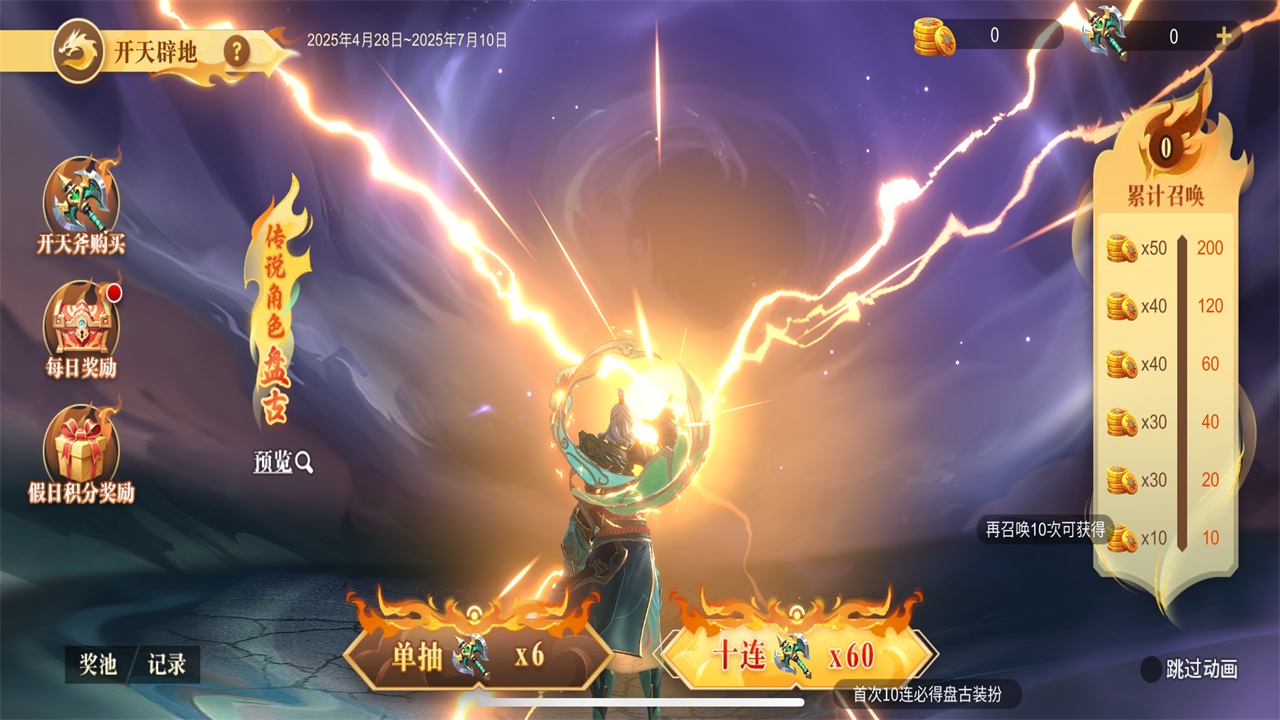Switch to the 奖池 prize pool tab
The width and height of the screenshot is (1280, 720).
pos(98,665)
